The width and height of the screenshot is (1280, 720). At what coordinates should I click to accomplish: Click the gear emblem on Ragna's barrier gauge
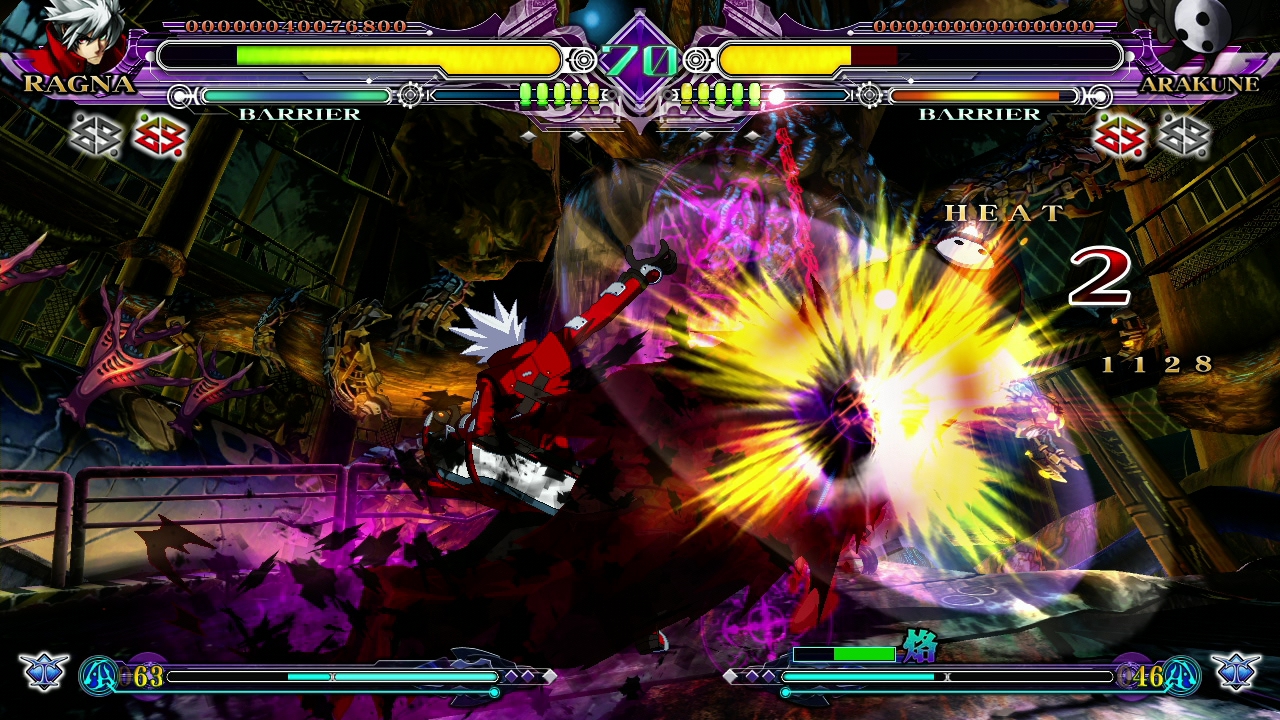point(408,93)
